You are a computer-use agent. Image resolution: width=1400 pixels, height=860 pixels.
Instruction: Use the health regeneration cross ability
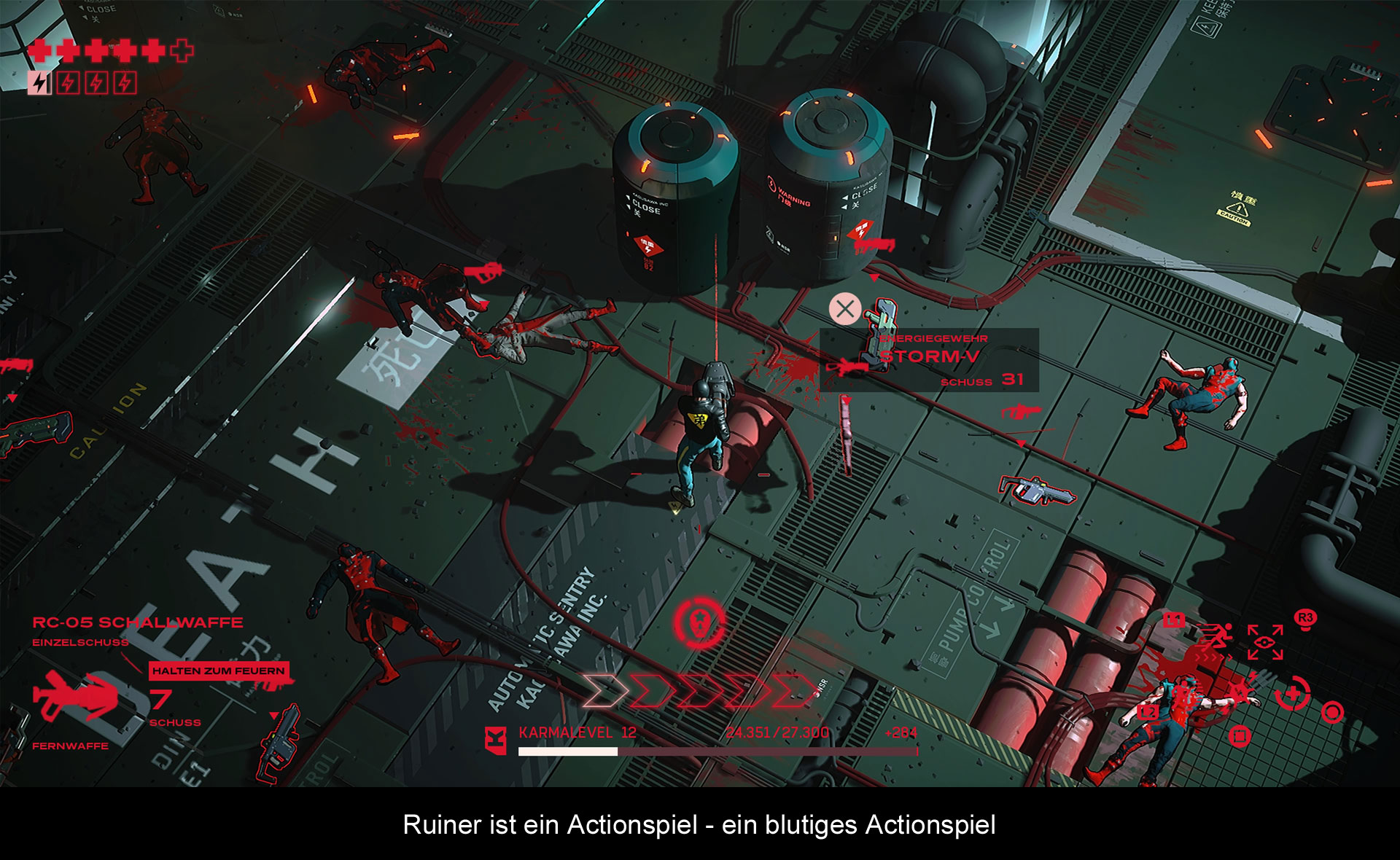tap(1292, 692)
